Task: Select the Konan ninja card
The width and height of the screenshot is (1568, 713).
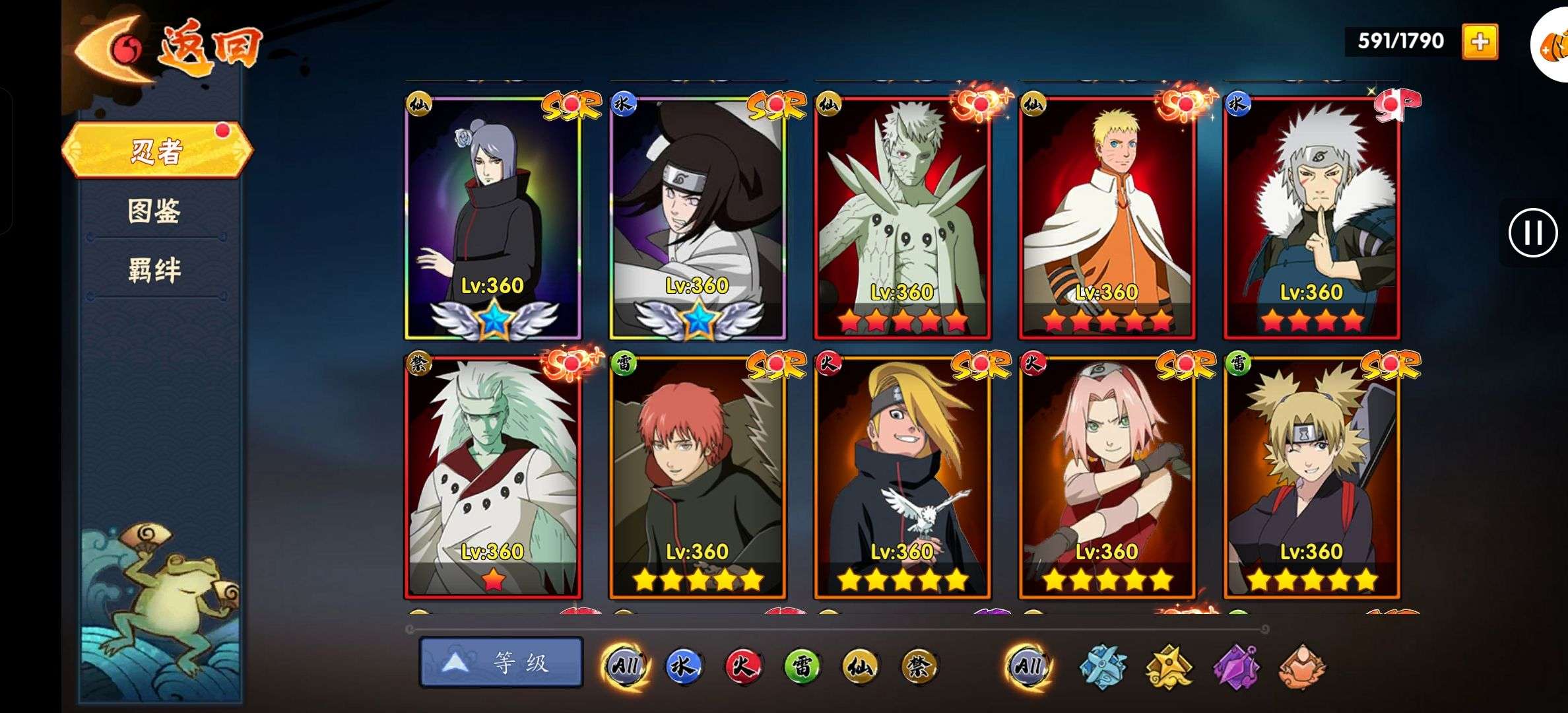Action: (x=493, y=218)
